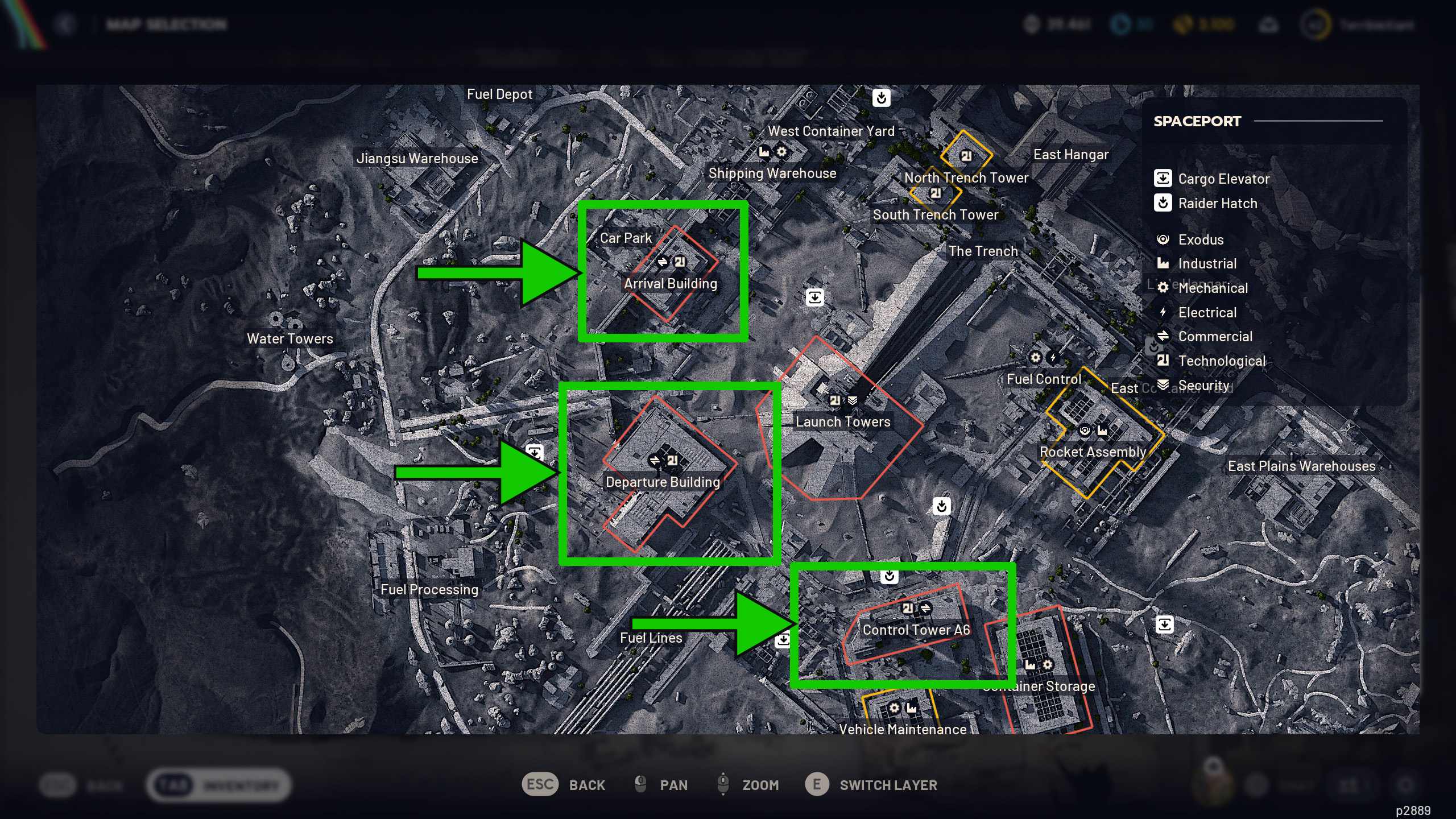Select the Arrival Building location label
1456x819 pixels.
point(671,284)
